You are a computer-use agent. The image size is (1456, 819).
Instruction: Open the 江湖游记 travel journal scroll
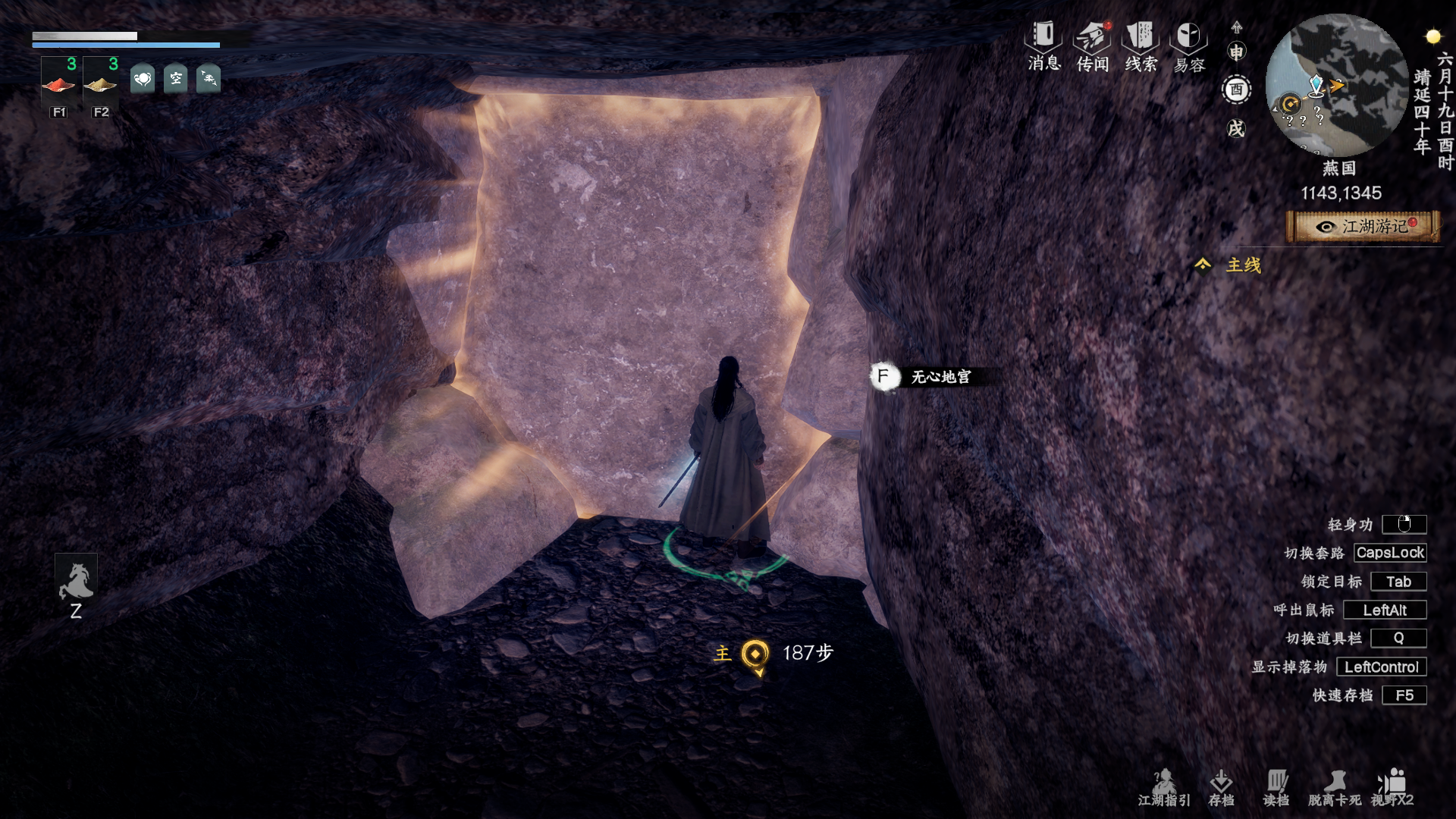[x=1363, y=227]
